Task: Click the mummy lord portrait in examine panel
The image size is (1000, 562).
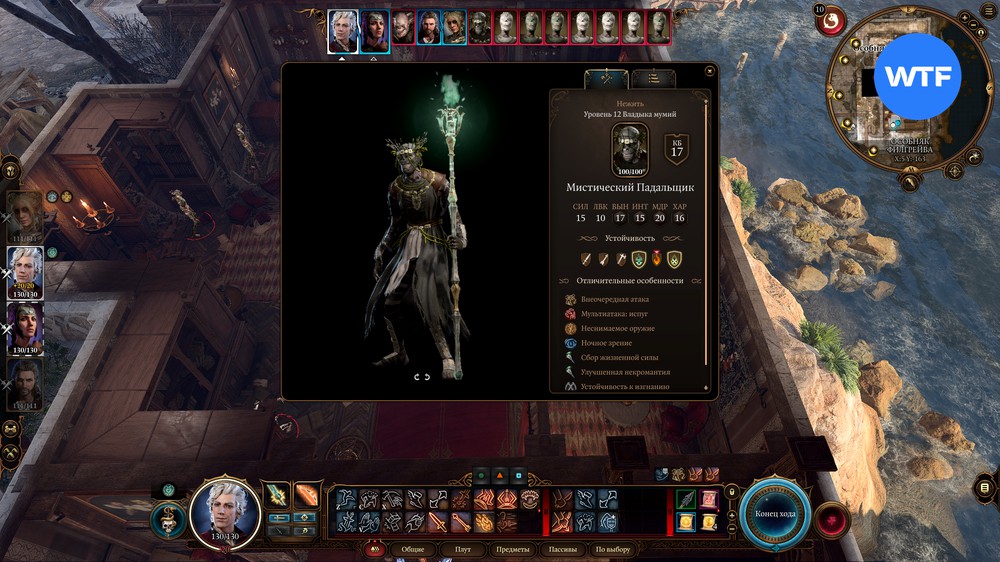Action: click(x=630, y=148)
